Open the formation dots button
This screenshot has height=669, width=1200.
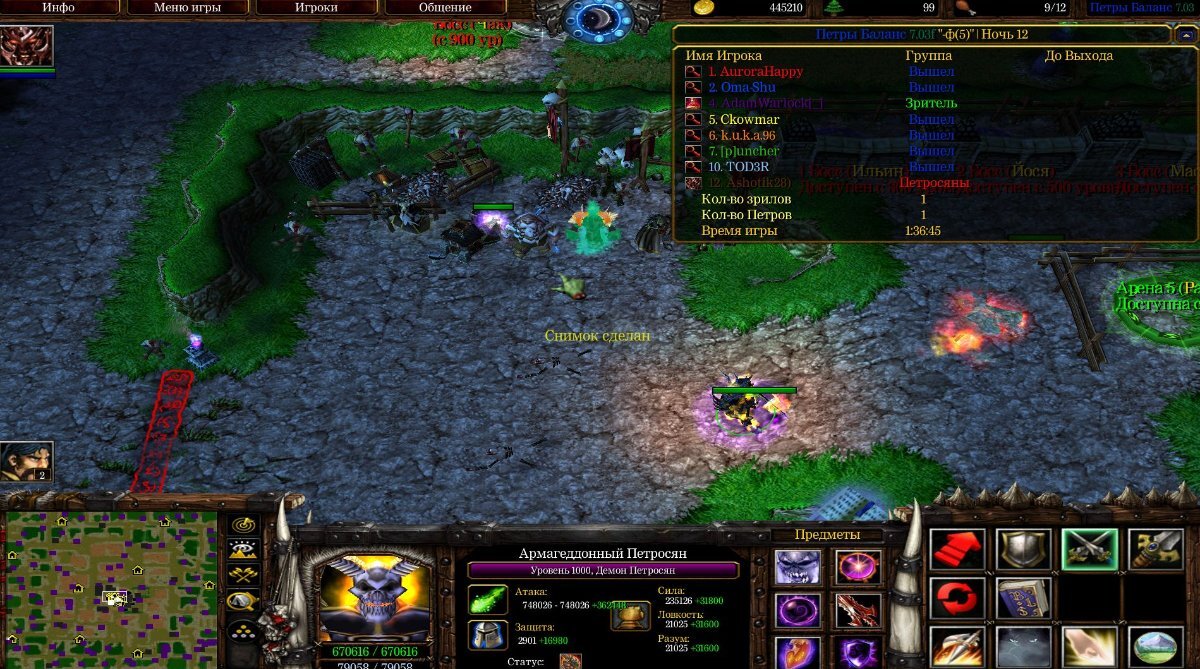(x=243, y=630)
